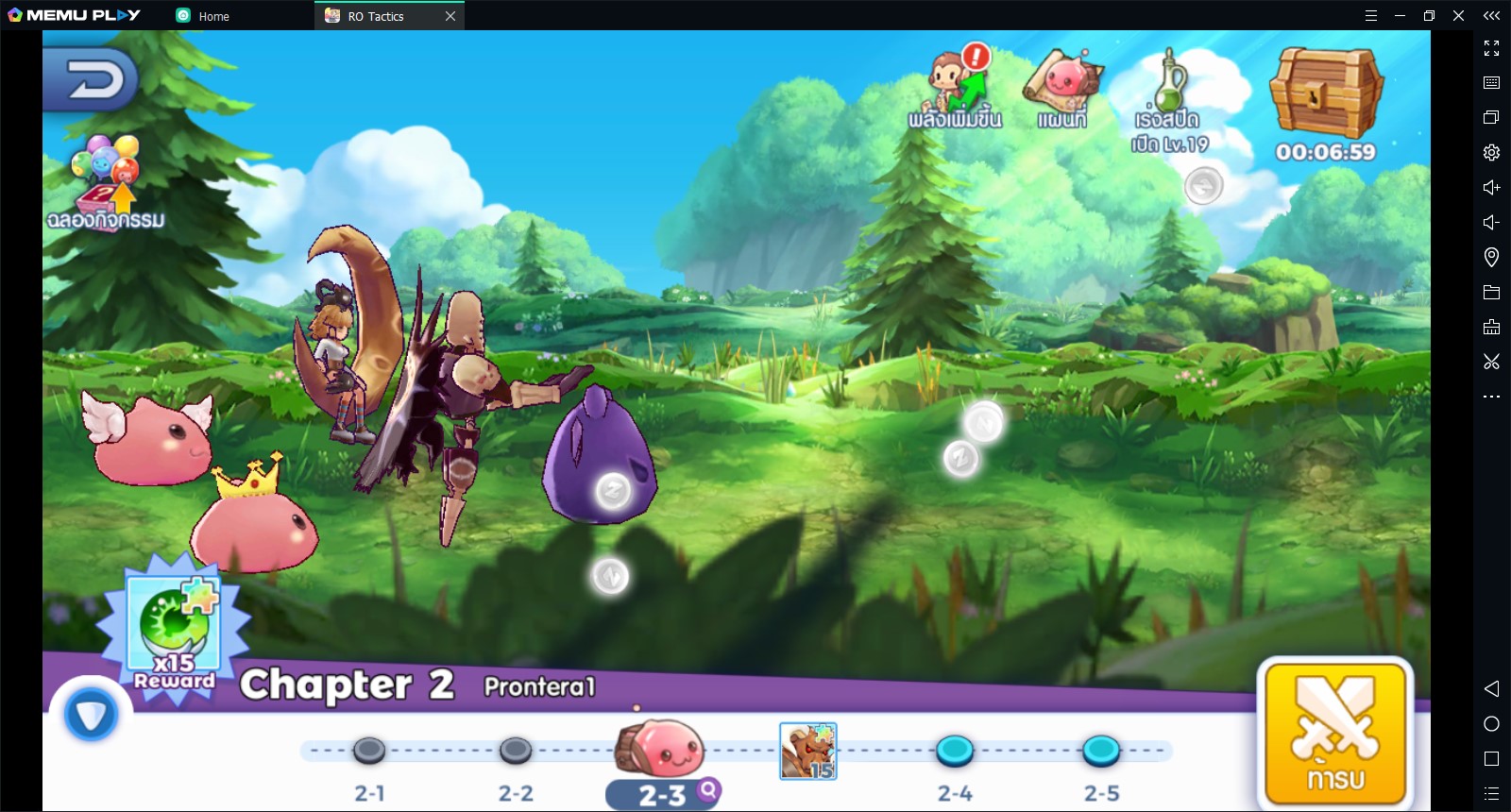Expand the white circular down-arrow panel button
The width and height of the screenshot is (1511, 812).
pos(92,715)
